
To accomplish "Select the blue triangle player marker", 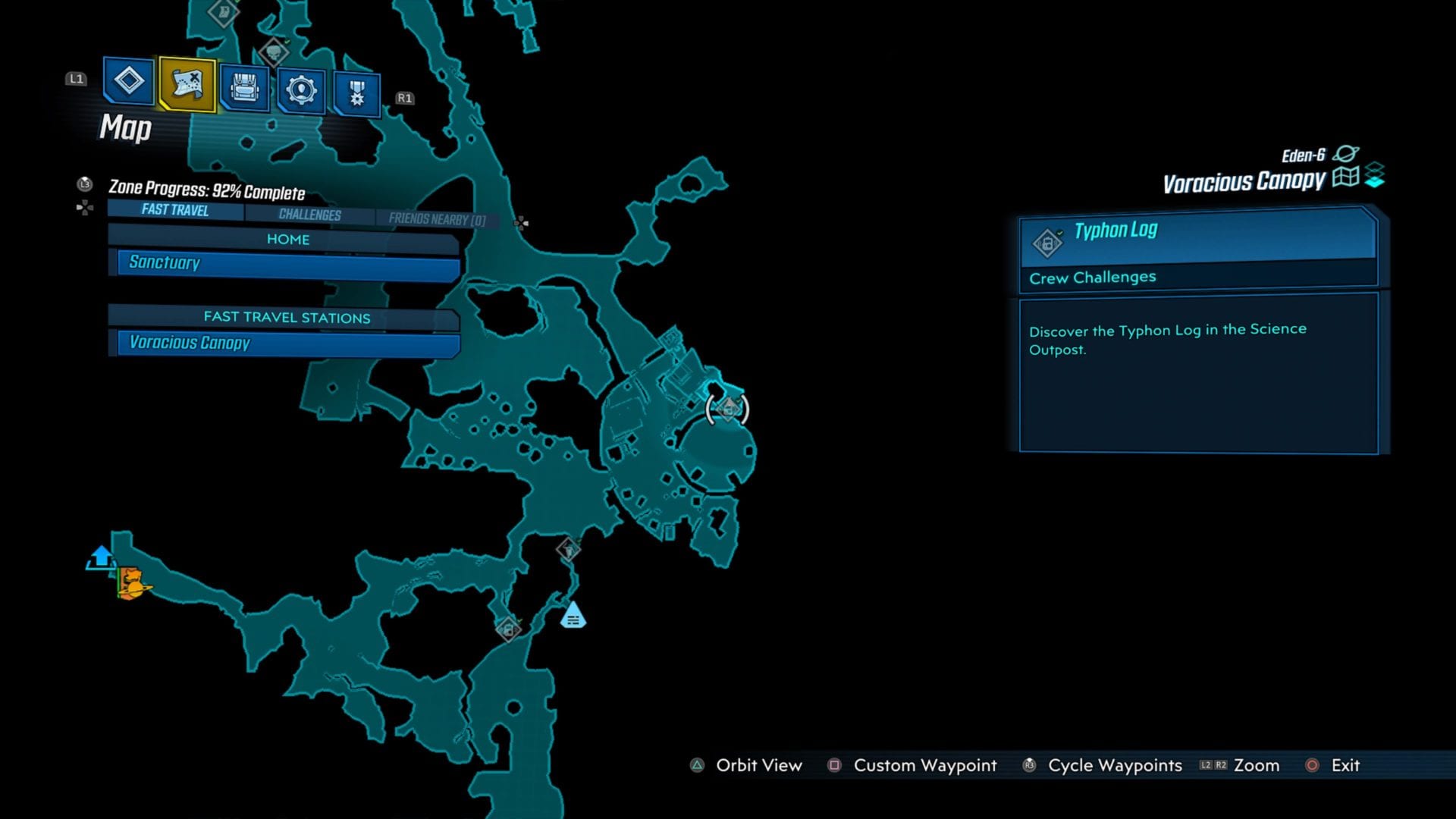I will click(x=573, y=615).
